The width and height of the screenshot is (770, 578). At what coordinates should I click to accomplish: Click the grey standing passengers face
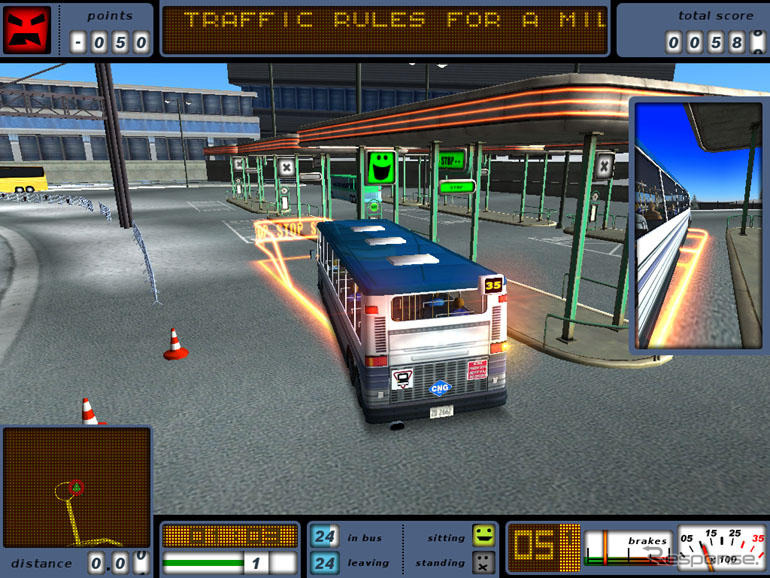tap(484, 562)
